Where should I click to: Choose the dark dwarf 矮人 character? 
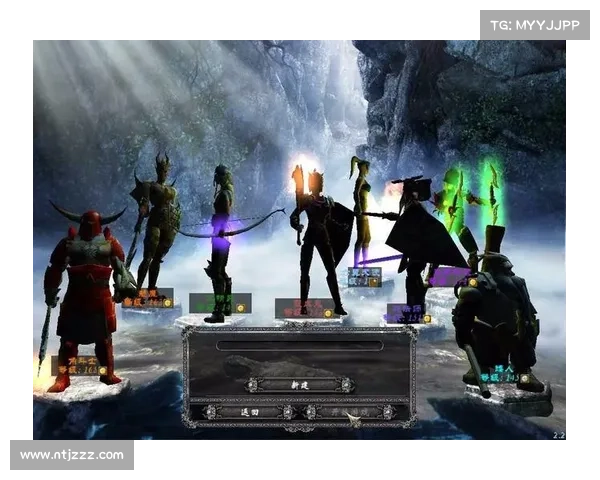click(x=496, y=312)
